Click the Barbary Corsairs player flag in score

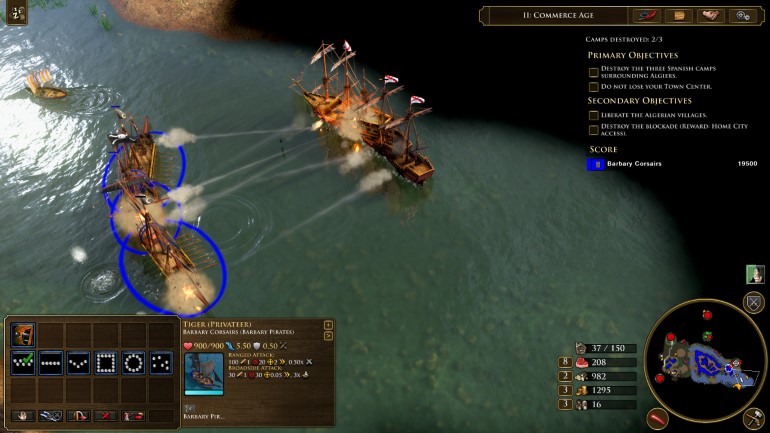click(596, 164)
